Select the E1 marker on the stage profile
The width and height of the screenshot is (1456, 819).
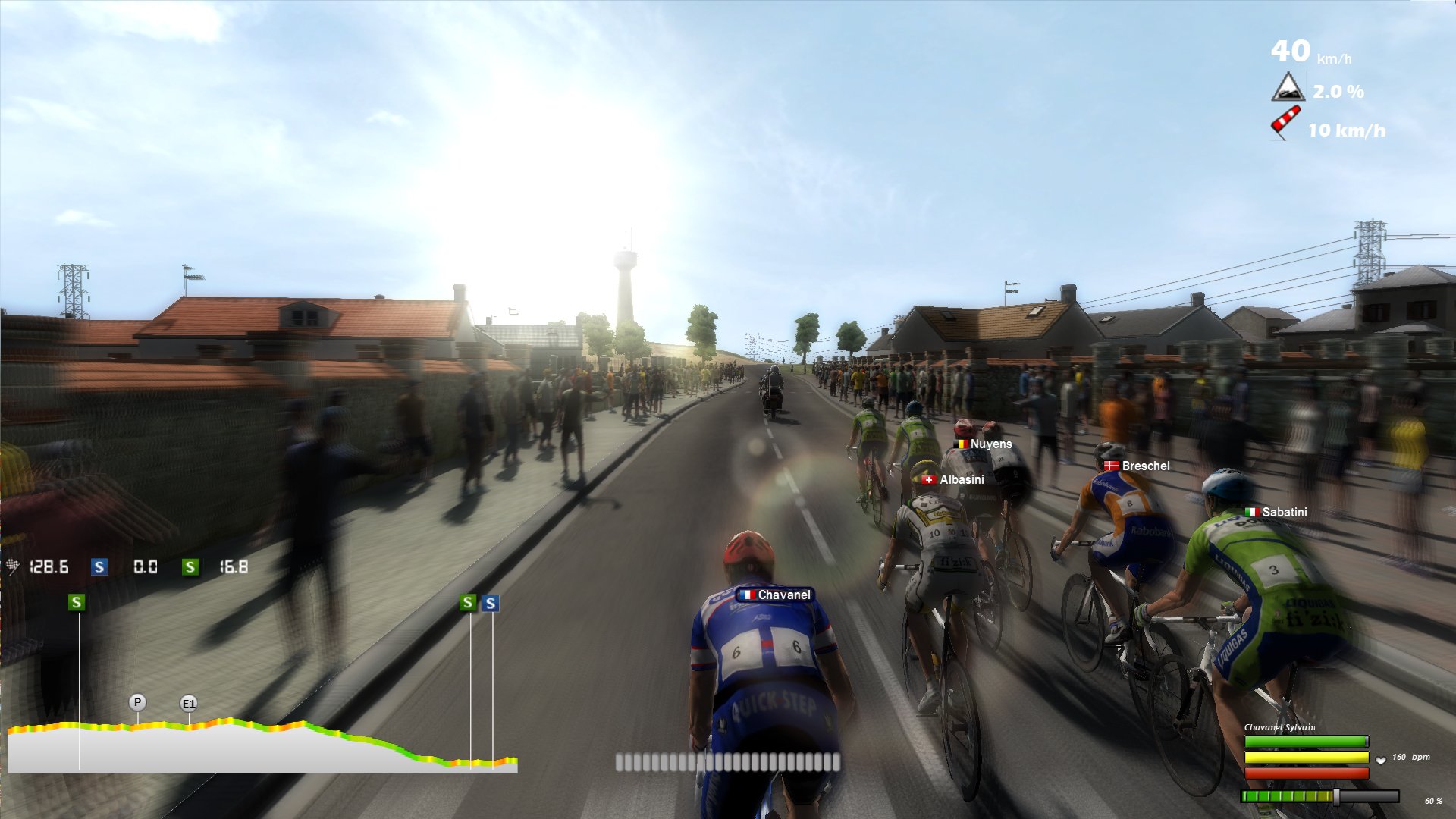[188, 704]
